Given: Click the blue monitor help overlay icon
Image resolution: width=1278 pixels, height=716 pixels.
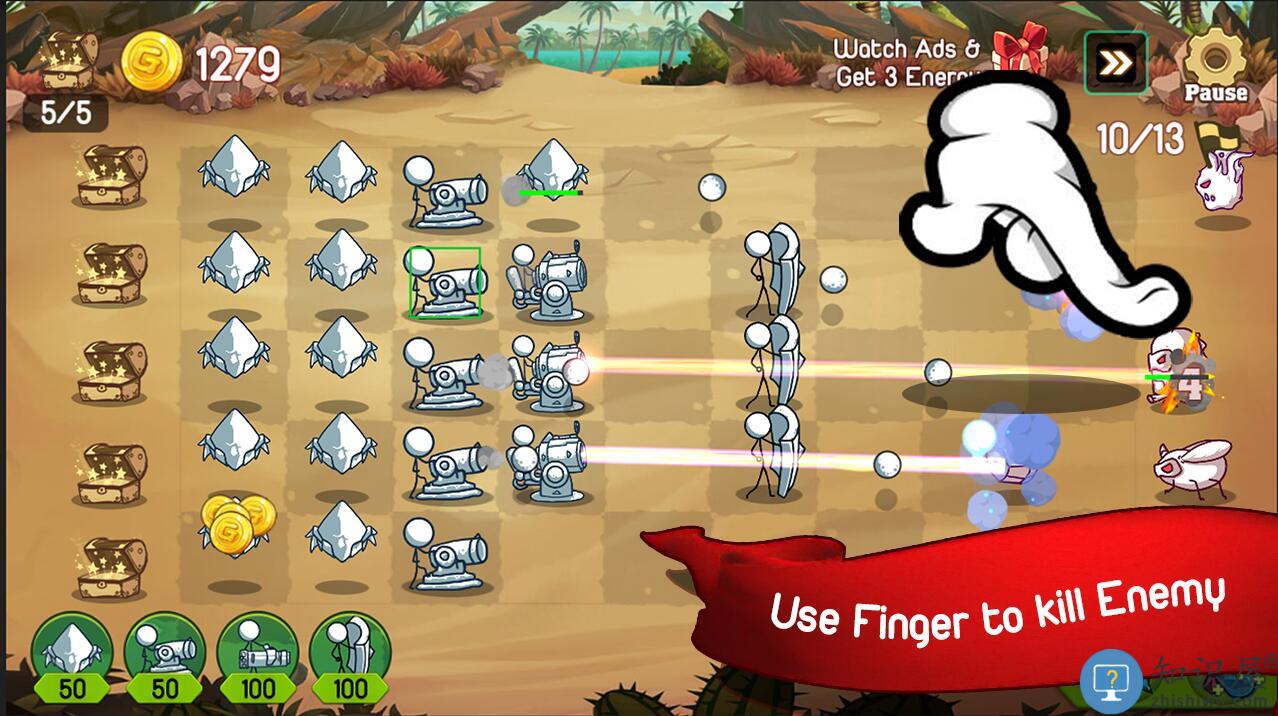Looking at the screenshot, I should point(1111,680).
